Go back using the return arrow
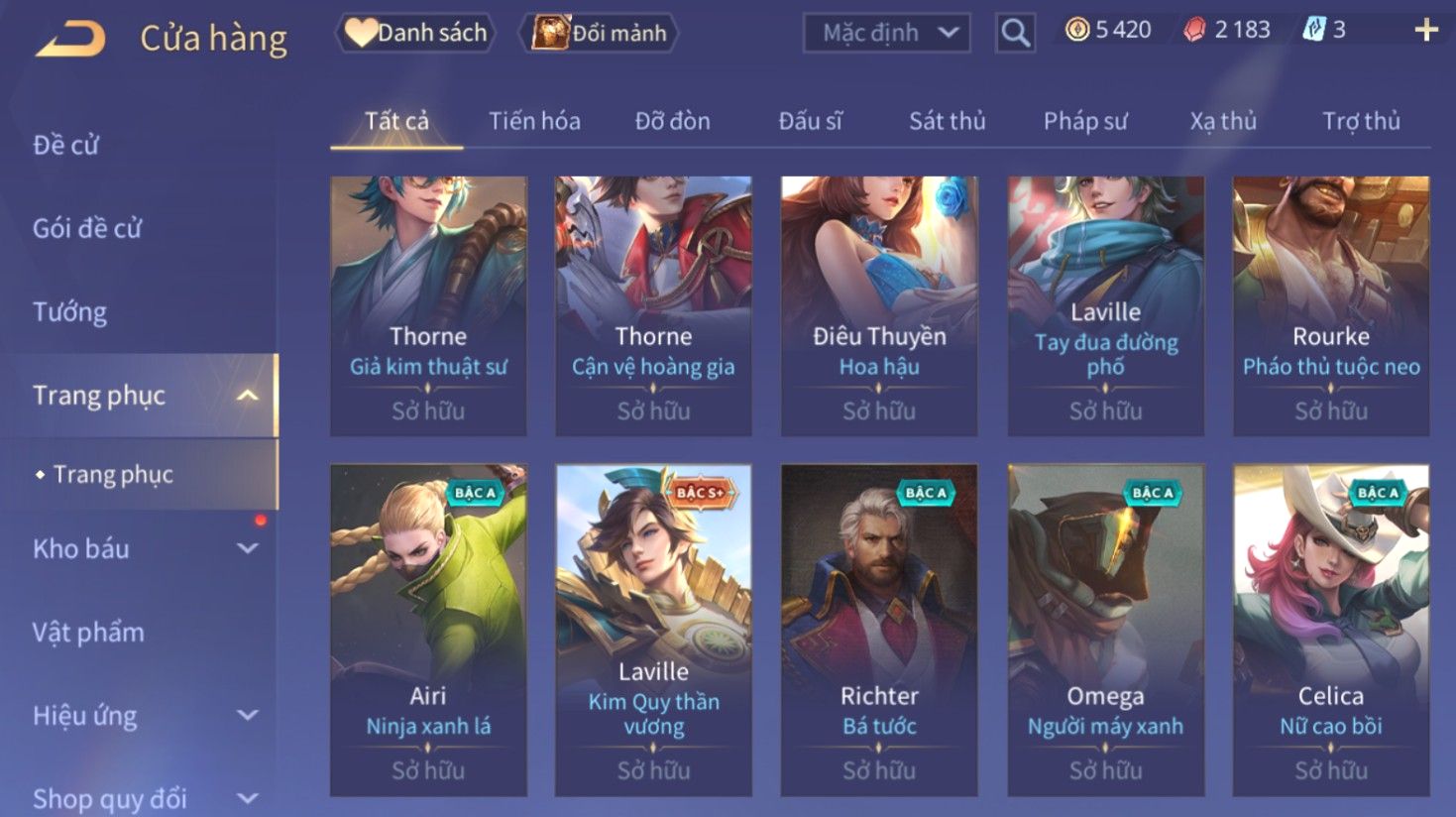The height and width of the screenshot is (817, 1456). point(71,40)
